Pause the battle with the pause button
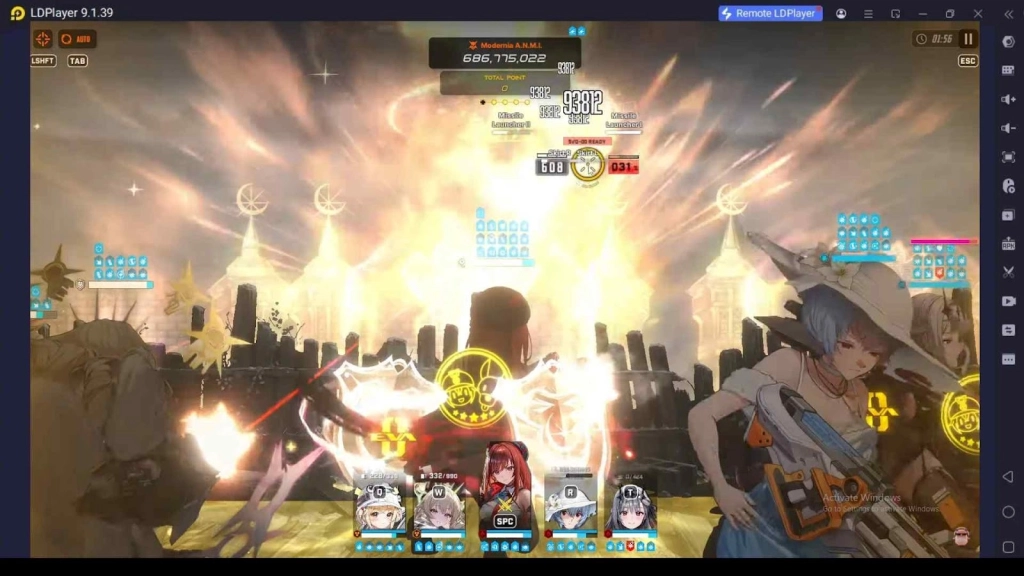 point(968,39)
